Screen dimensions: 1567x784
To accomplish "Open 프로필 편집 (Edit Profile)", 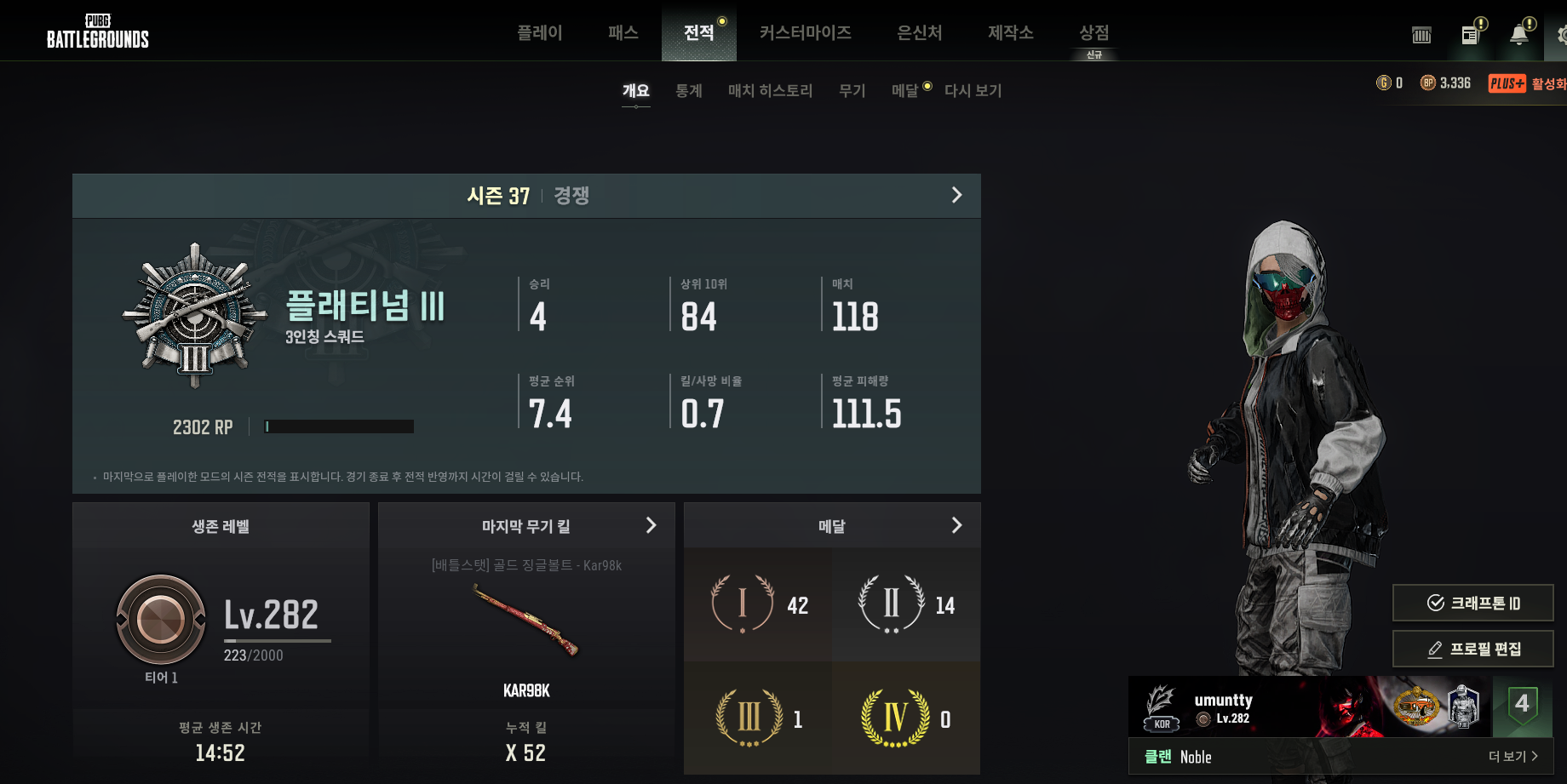I will [x=1472, y=649].
